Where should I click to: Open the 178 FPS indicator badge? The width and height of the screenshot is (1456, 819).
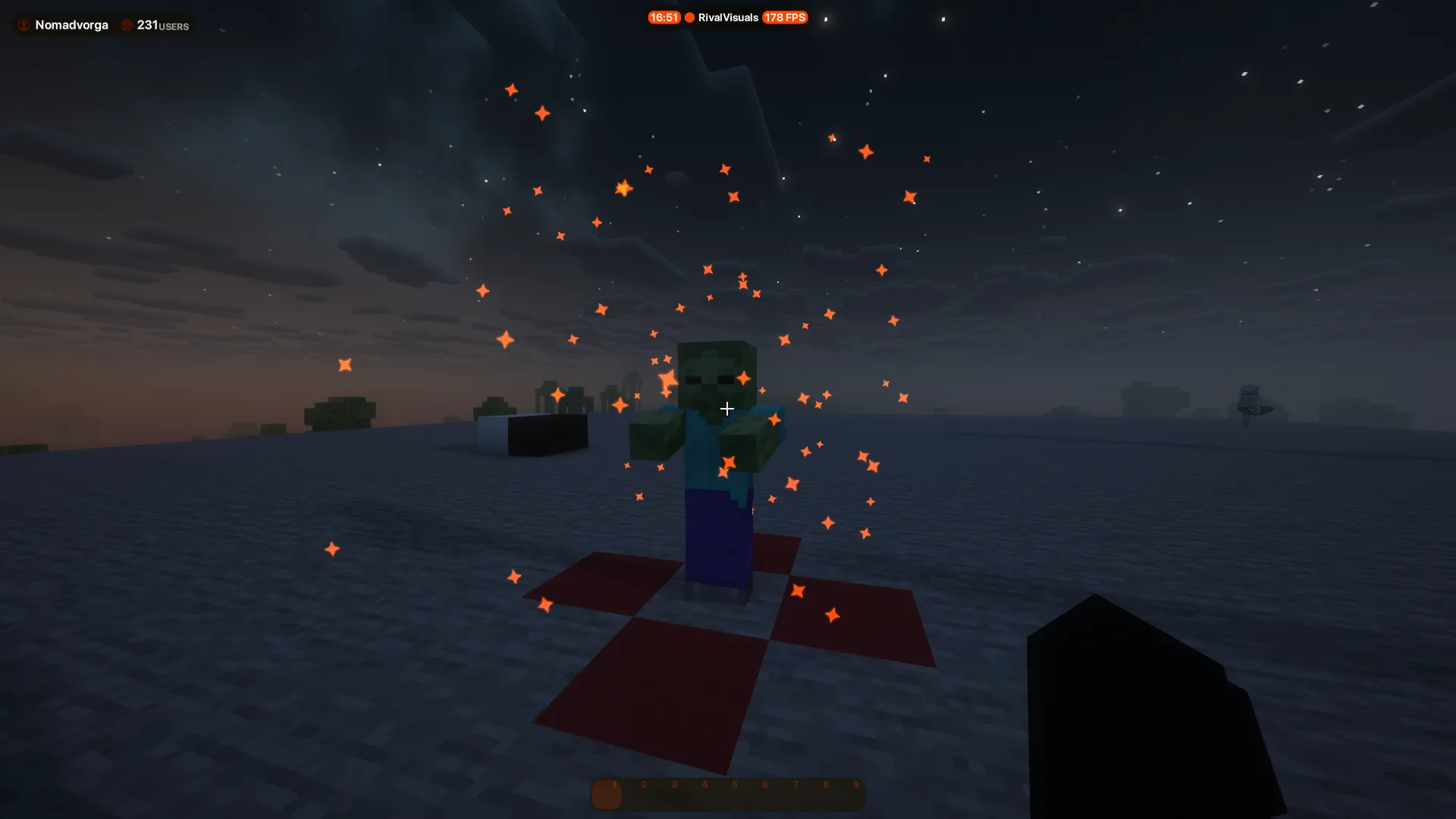[785, 17]
